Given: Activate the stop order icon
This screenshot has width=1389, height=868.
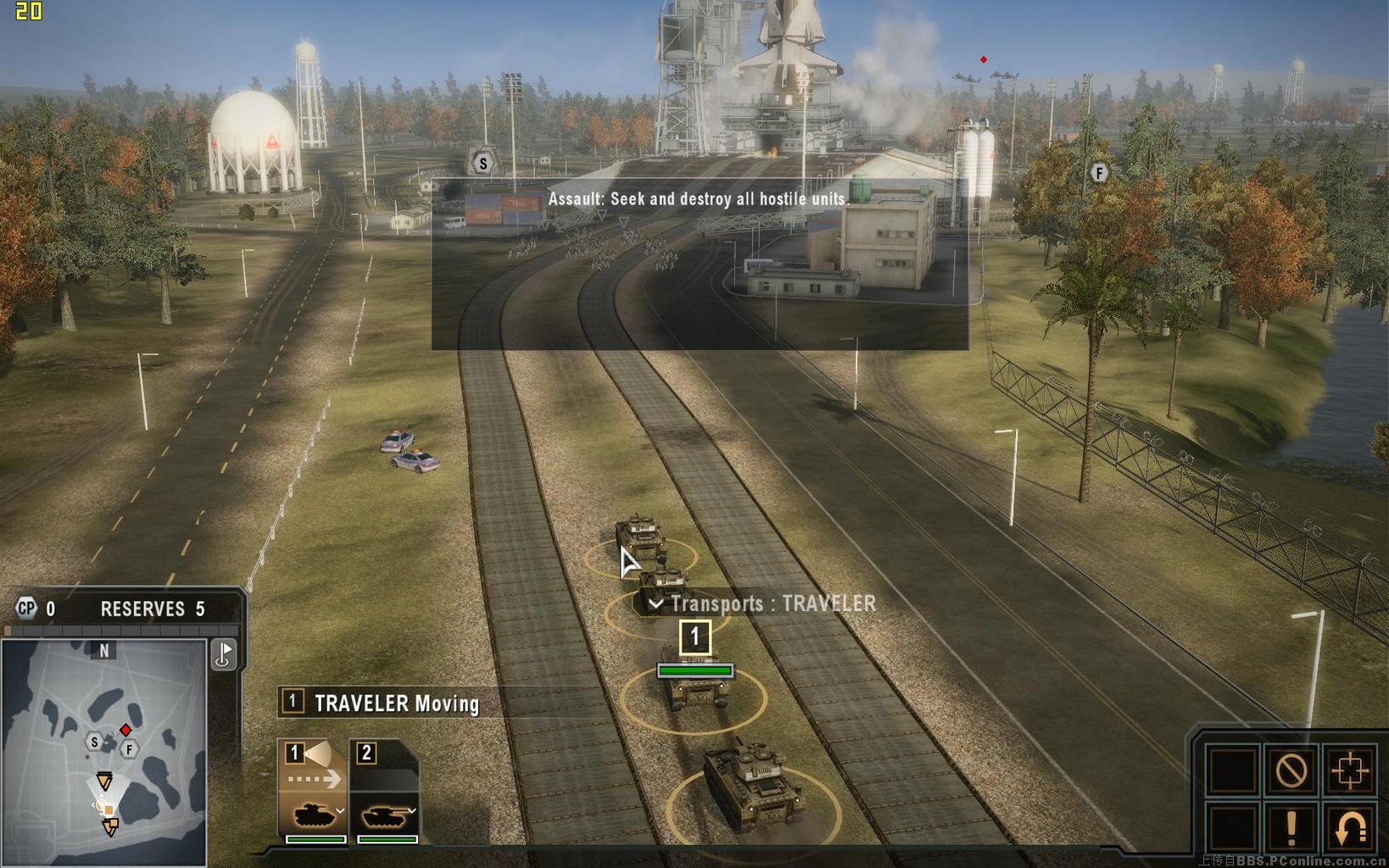Looking at the screenshot, I should (1291, 771).
